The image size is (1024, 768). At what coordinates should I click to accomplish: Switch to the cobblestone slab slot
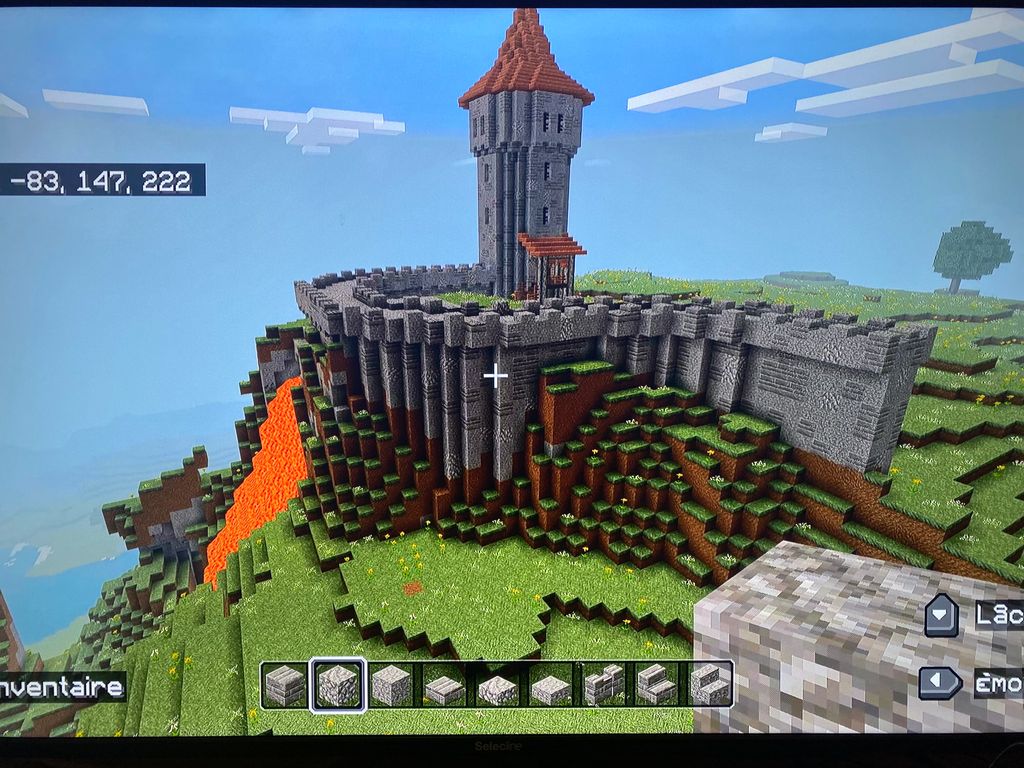[x=497, y=686]
